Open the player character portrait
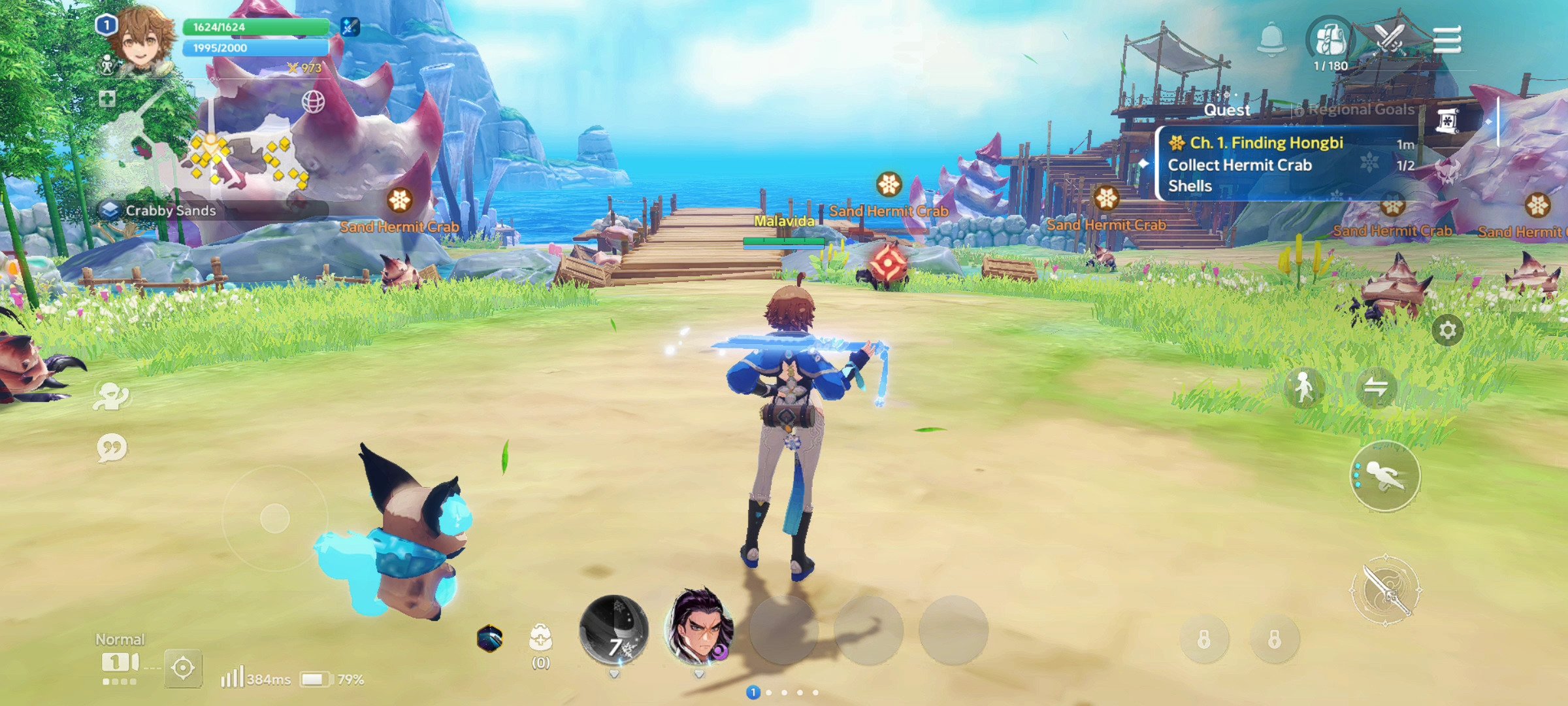 (x=140, y=41)
